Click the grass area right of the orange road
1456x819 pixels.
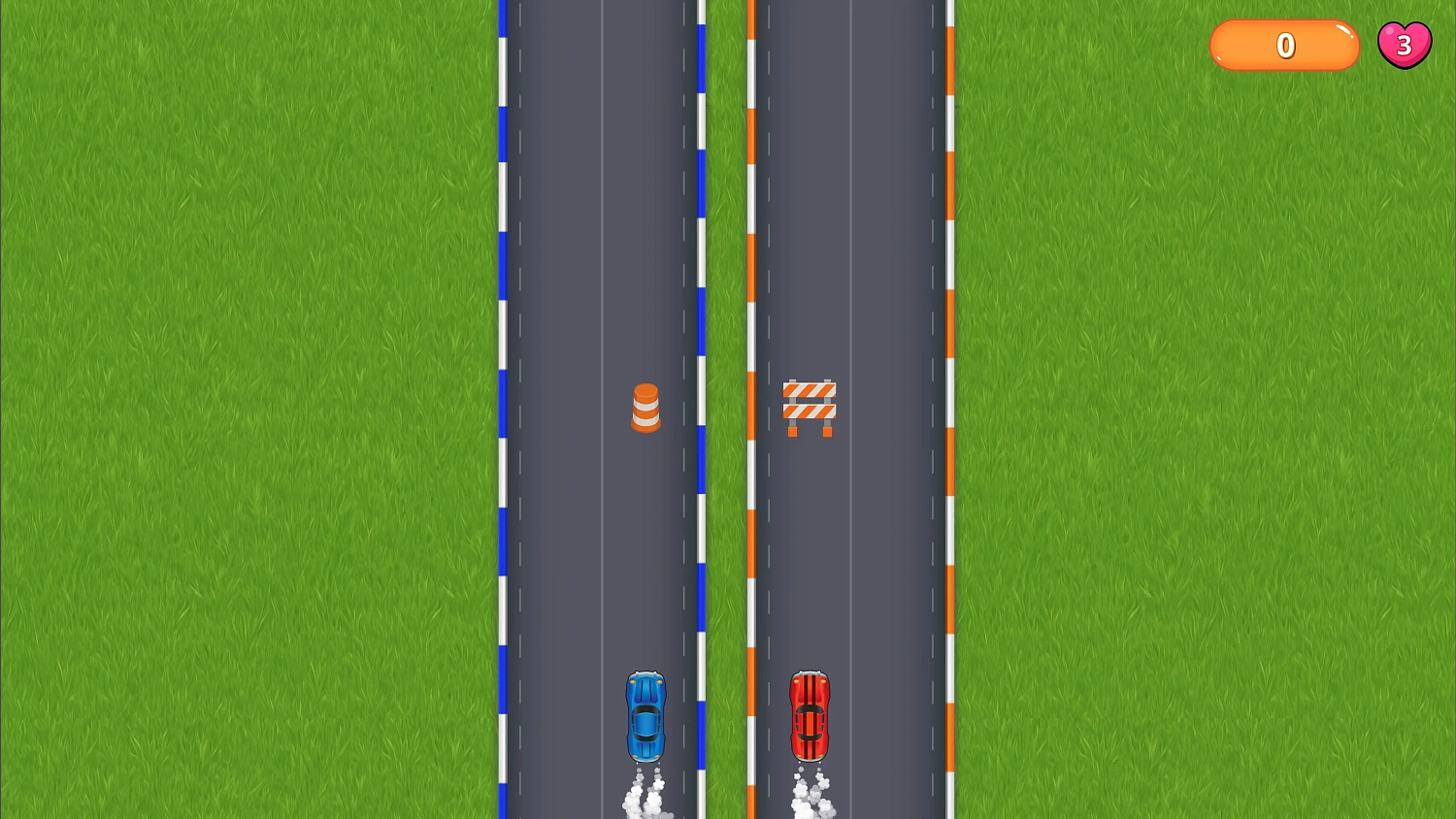coord(1165,388)
